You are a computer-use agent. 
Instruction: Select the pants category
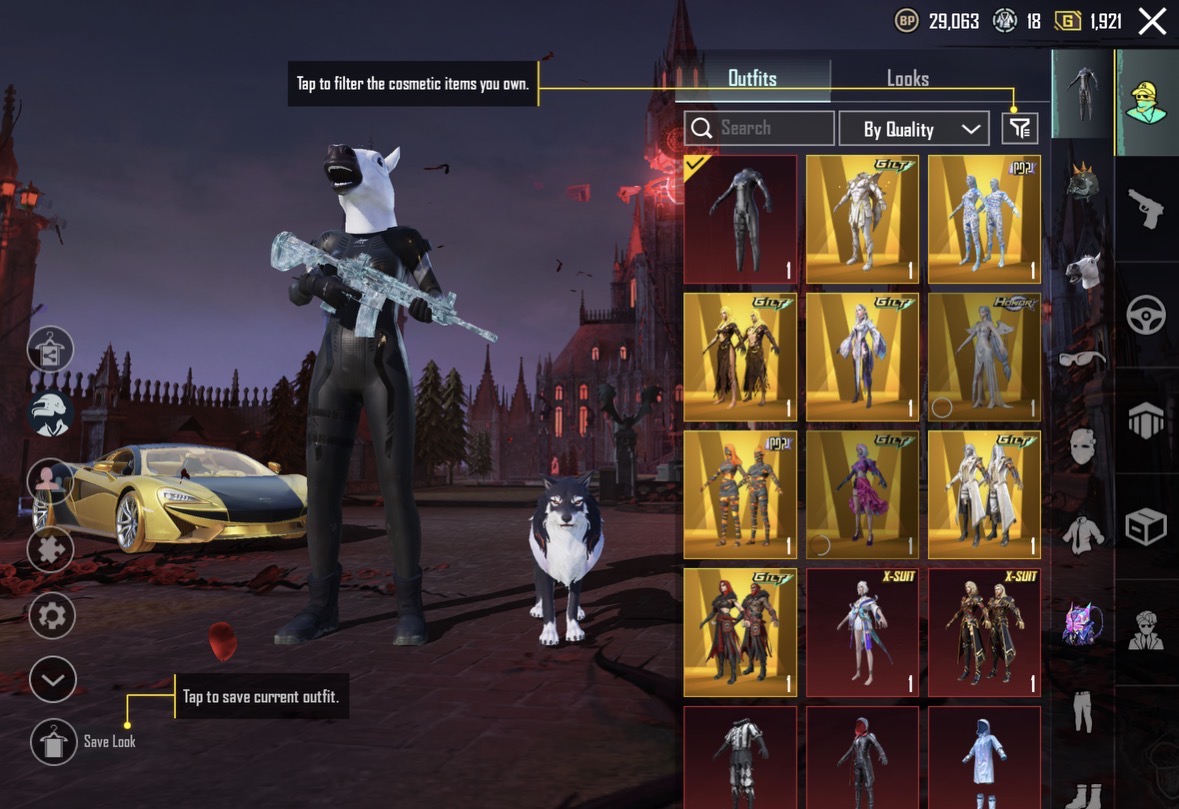[x=1082, y=708]
